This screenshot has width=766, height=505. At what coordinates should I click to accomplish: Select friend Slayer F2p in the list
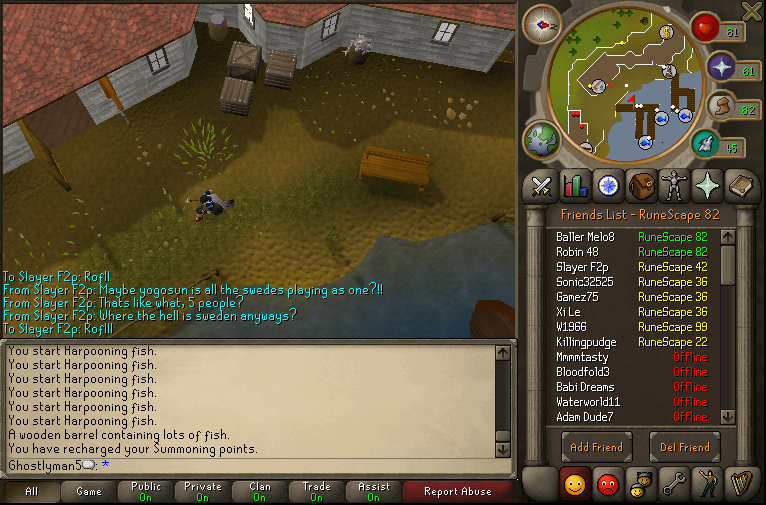(582, 267)
